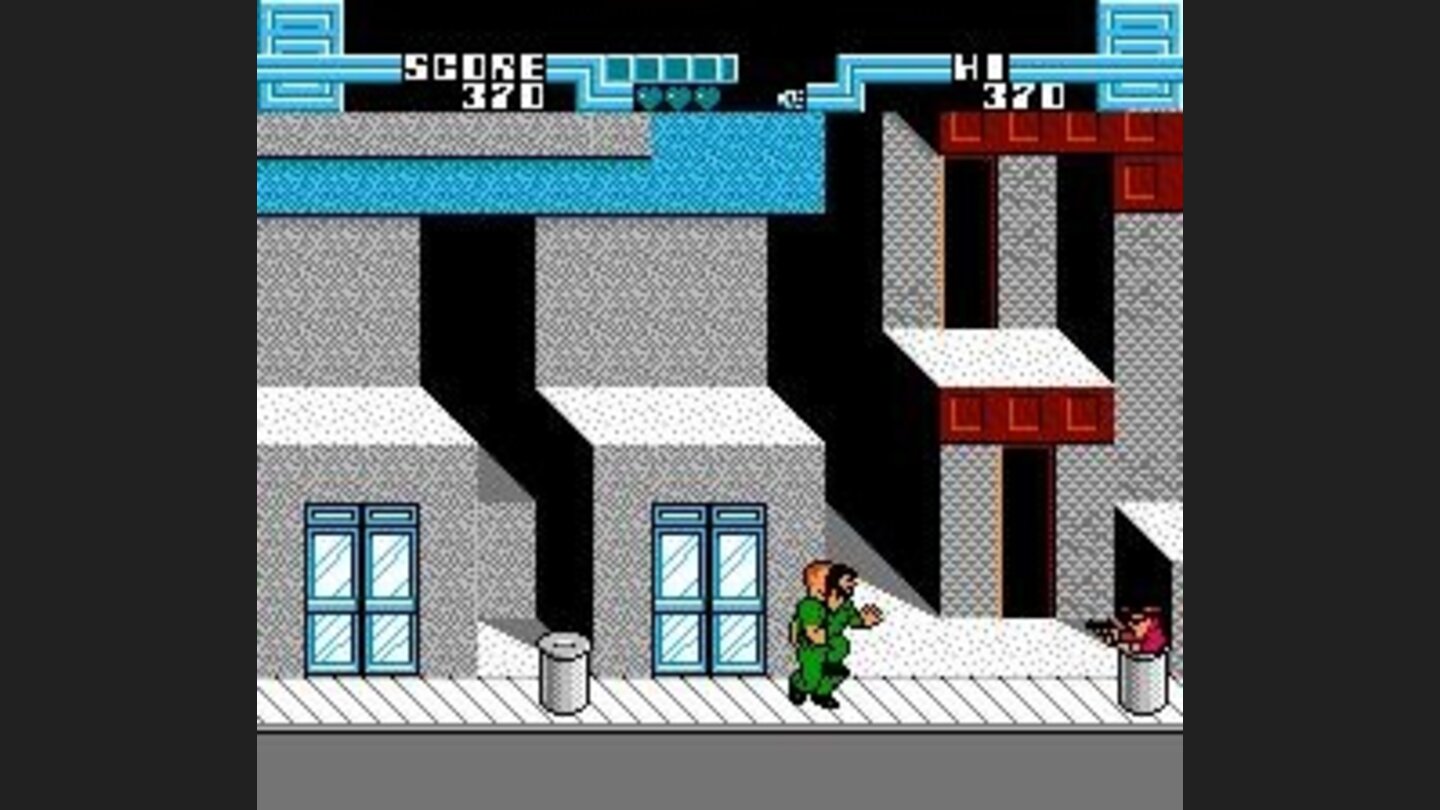This screenshot has height=810, width=1440.
Task: Select the third heart icon
Action: (x=705, y=97)
